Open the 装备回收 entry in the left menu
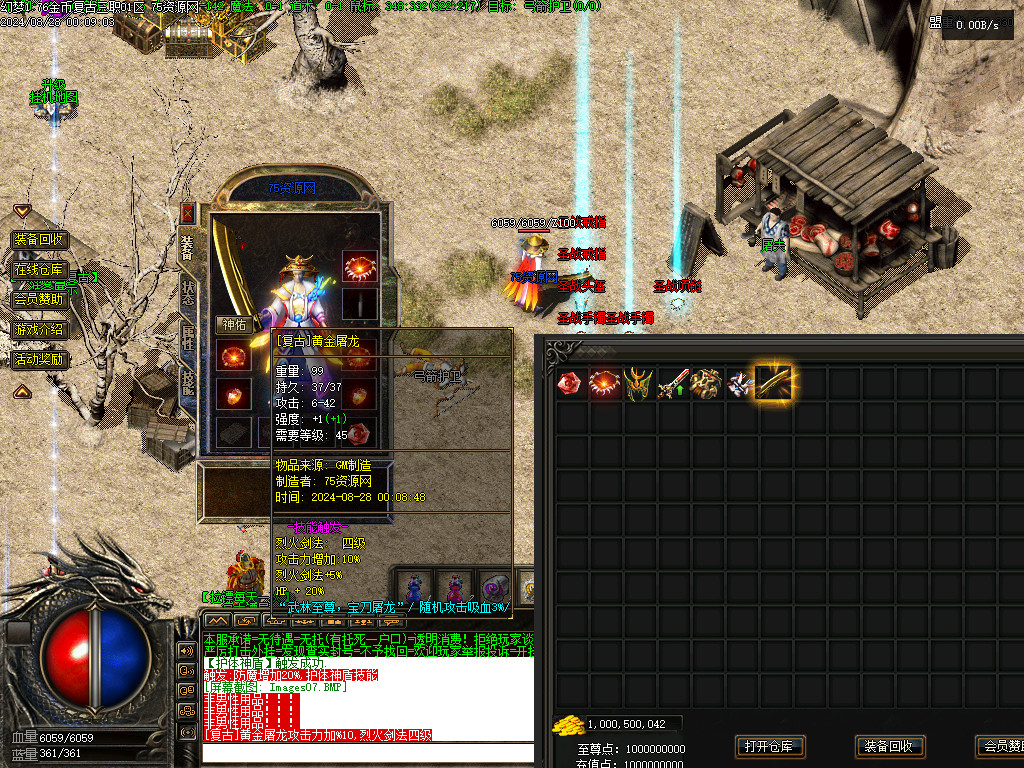Viewport: 1024px width, 768px height. tap(40, 240)
